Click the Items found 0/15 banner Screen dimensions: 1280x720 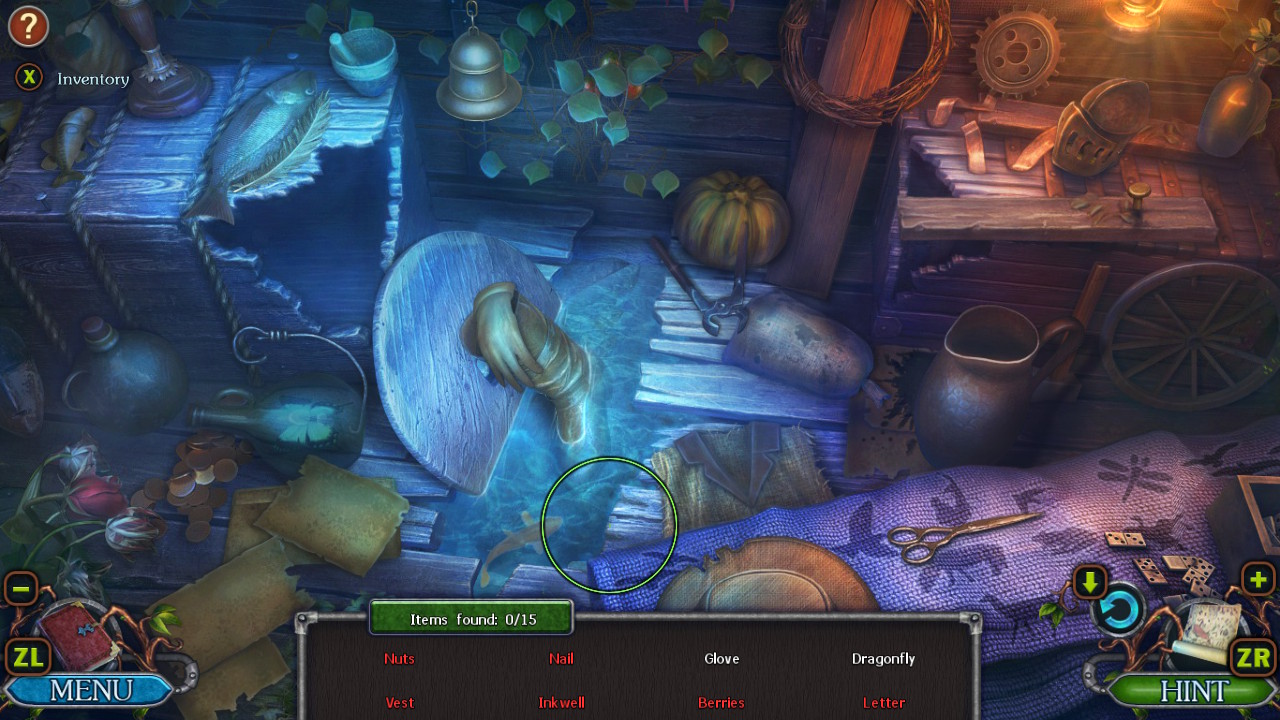(x=470, y=618)
